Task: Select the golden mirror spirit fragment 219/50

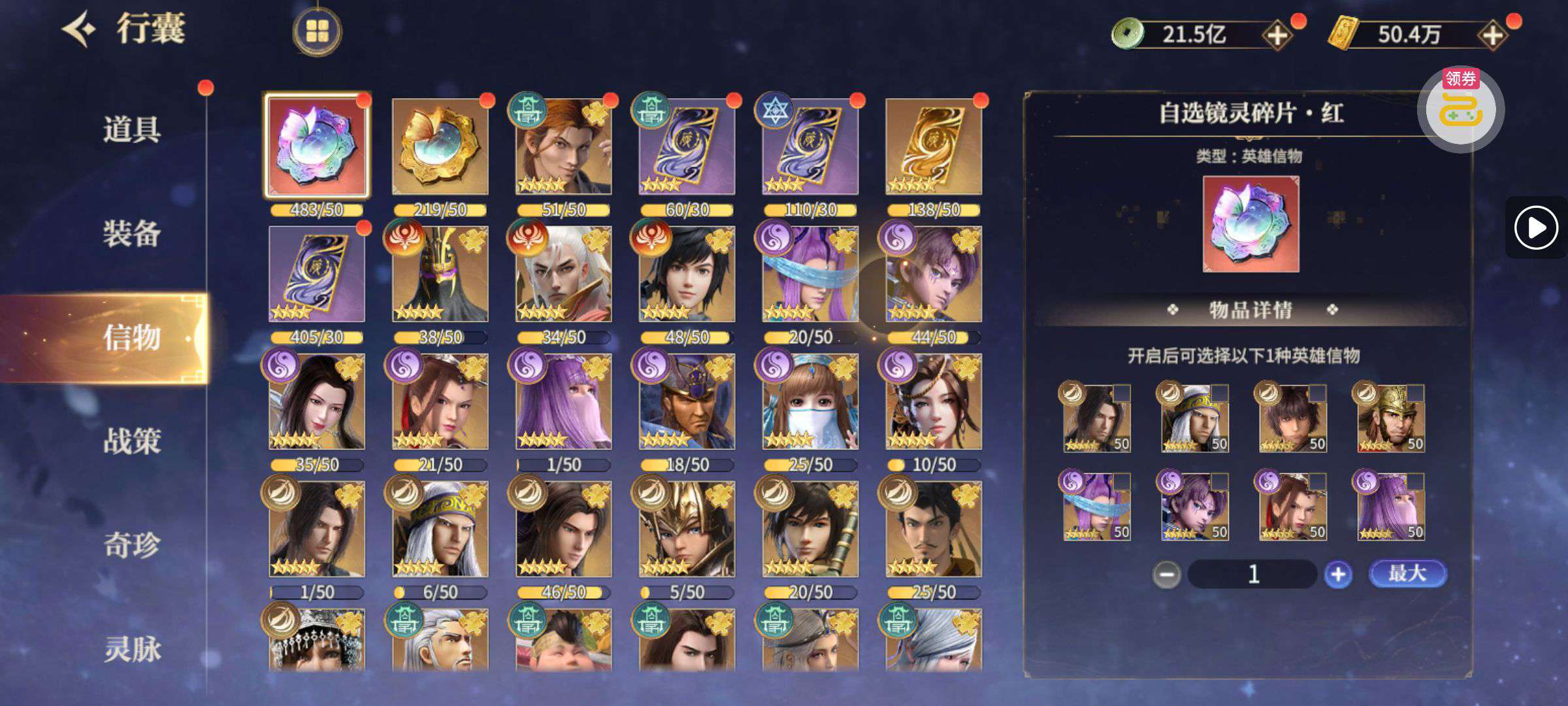Action: [x=440, y=146]
